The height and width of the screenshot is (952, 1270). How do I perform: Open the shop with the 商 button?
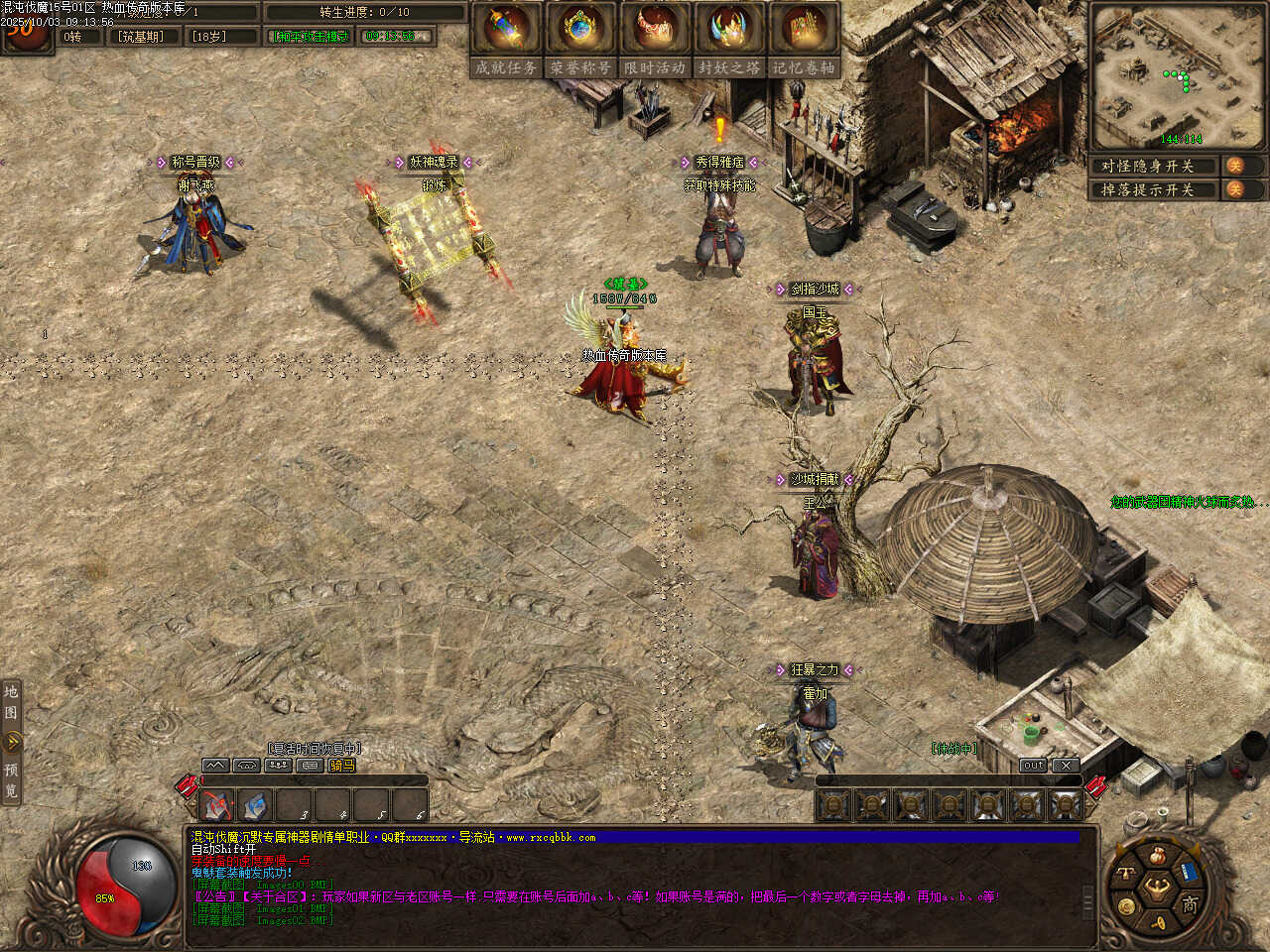point(1190,903)
